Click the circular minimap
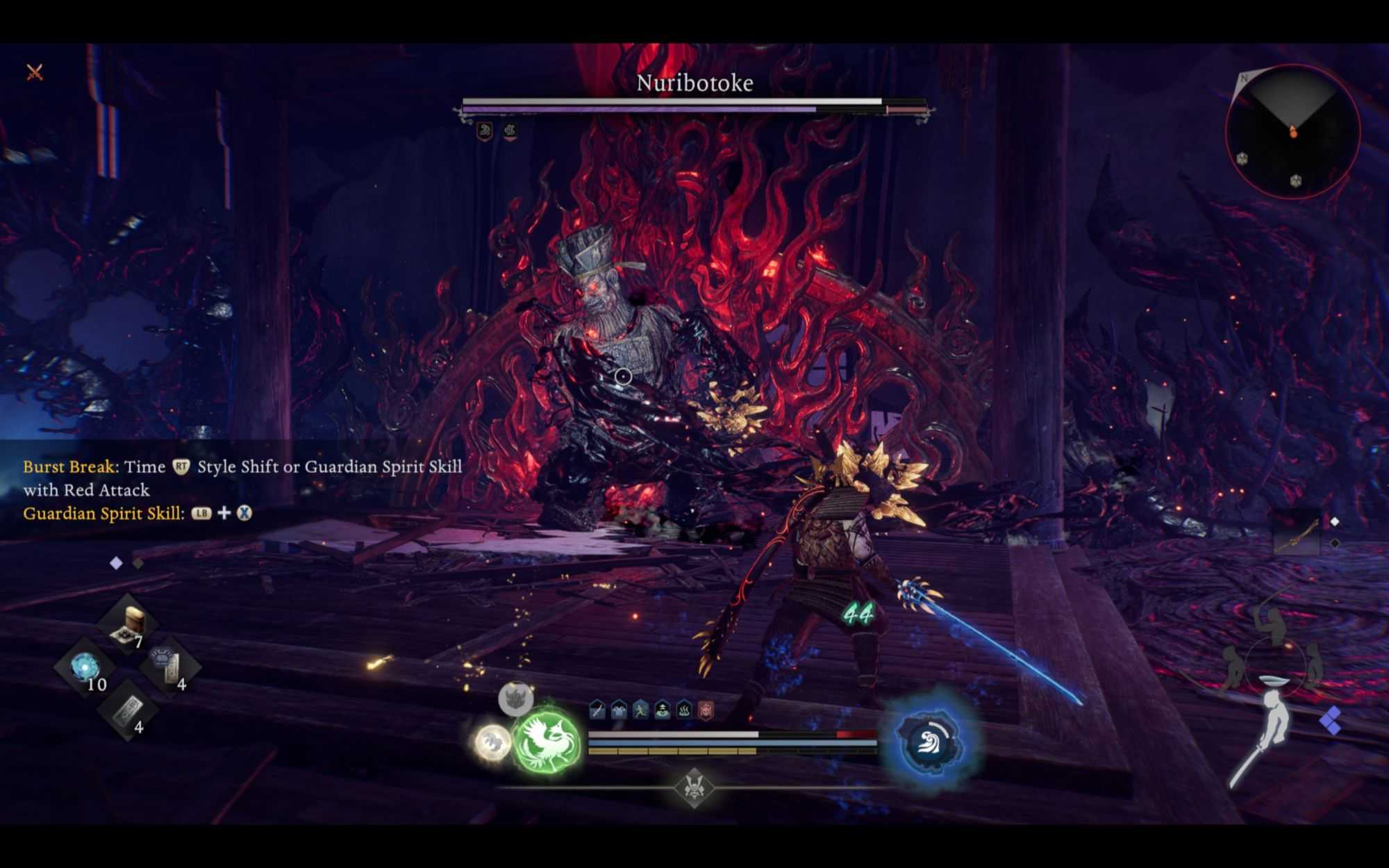Viewport: 1389px width, 868px height. coord(1292,132)
